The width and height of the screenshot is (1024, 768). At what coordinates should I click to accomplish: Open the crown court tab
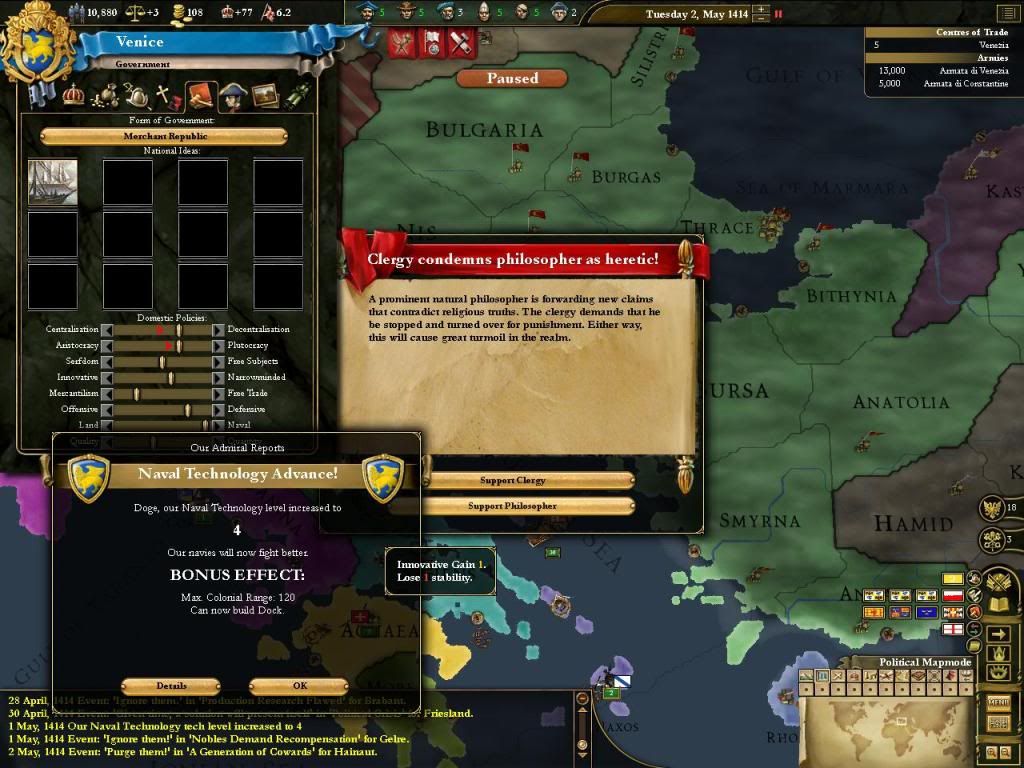point(73,96)
